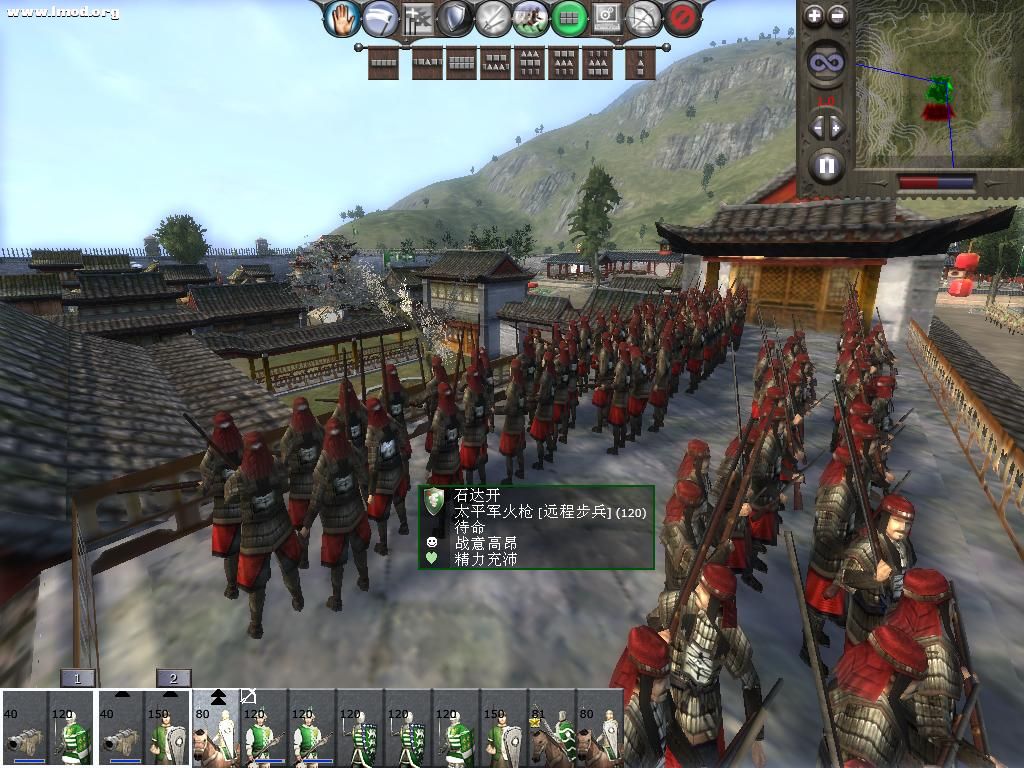Toggle guard mode shield icon
The image size is (1024, 768).
click(456, 17)
